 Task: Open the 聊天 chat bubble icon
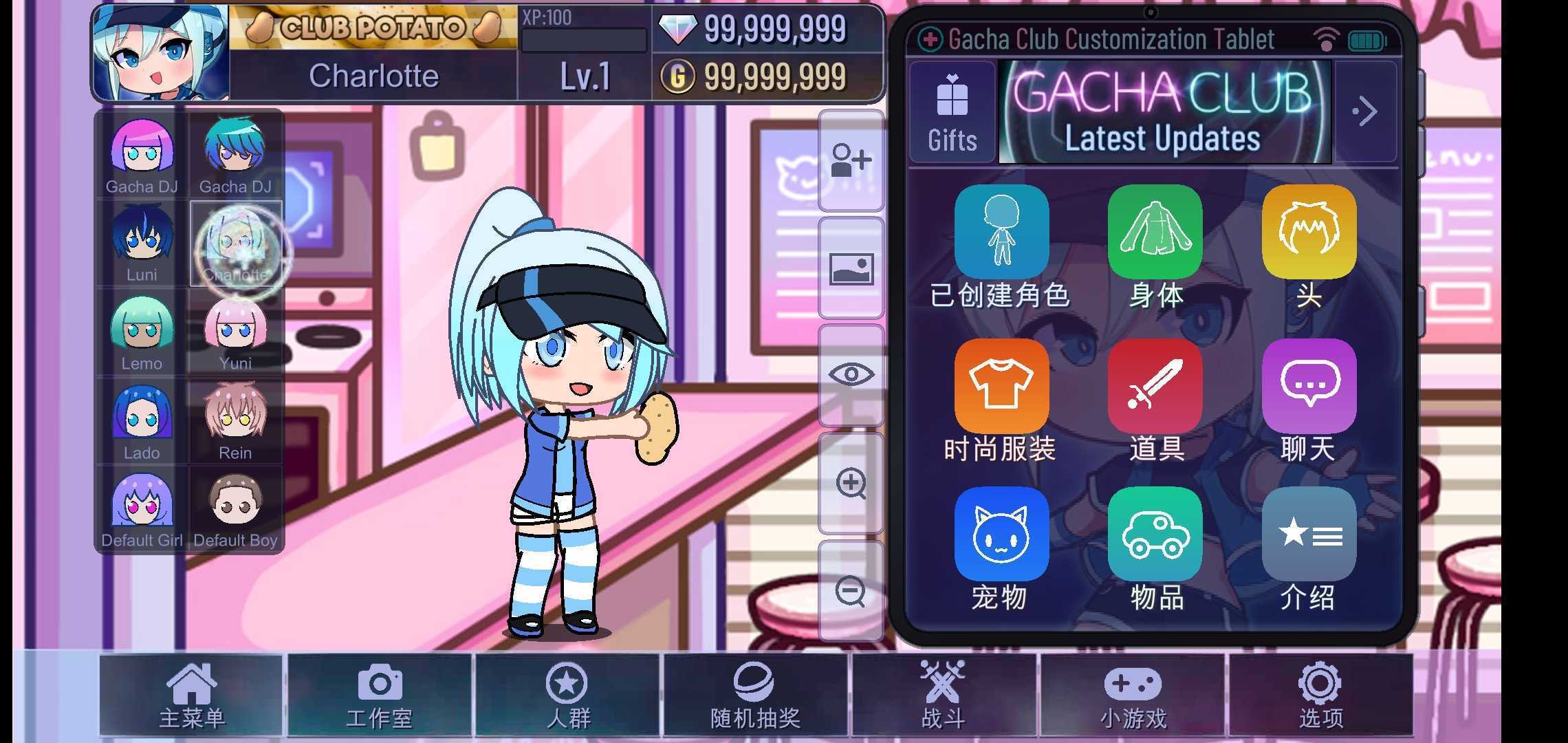1309,385
